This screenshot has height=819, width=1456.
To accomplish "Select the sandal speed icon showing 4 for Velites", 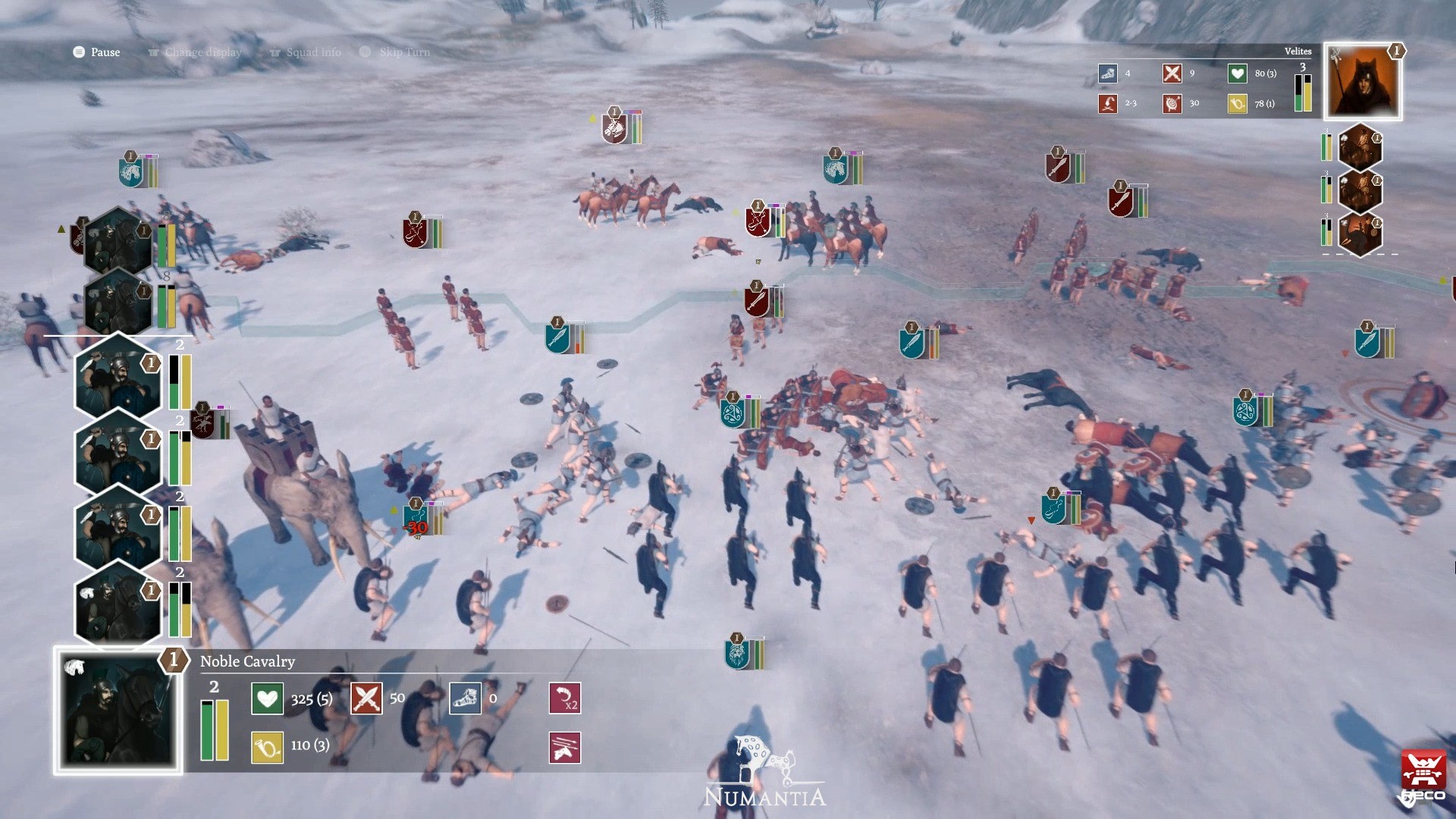I will point(1108,74).
